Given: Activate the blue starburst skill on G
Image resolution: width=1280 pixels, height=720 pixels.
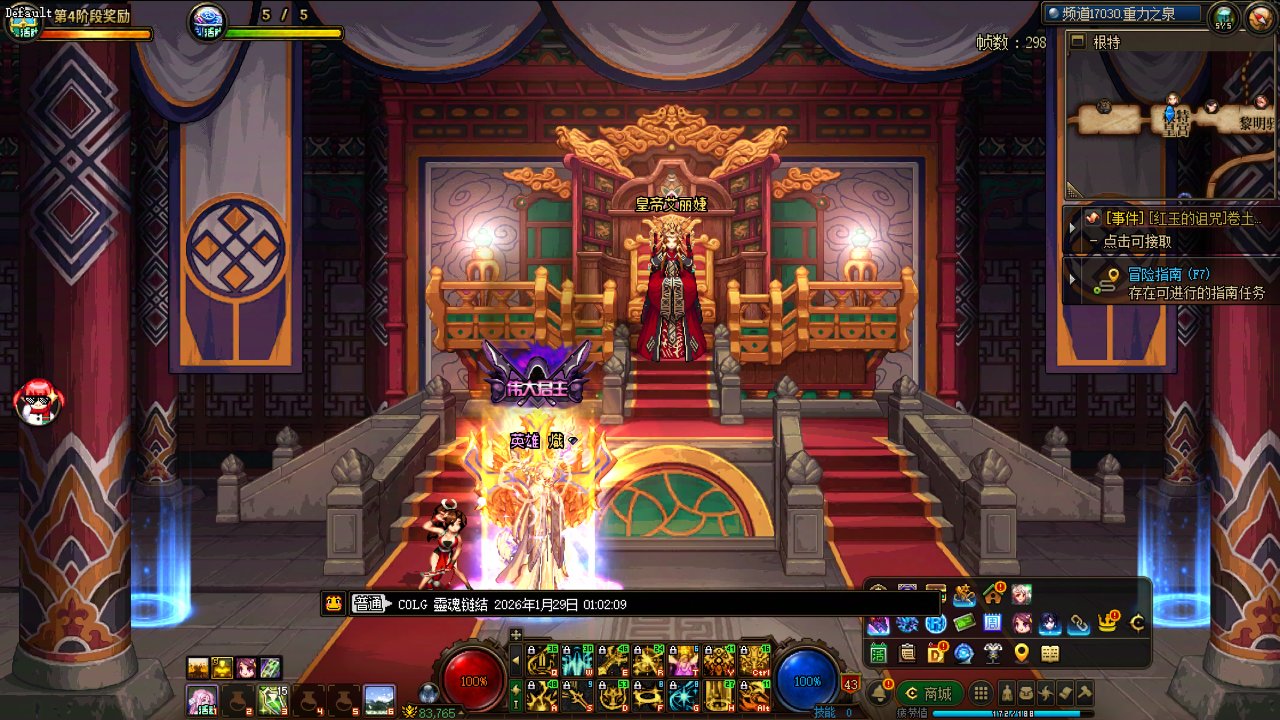Looking at the screenshot, I should tap(685, 695).
